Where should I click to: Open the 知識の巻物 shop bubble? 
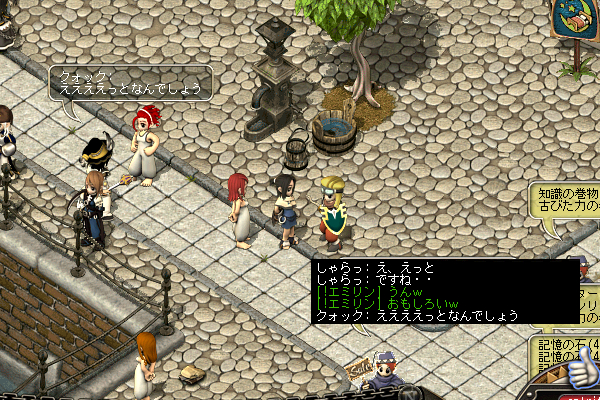[x=567, y=200]
